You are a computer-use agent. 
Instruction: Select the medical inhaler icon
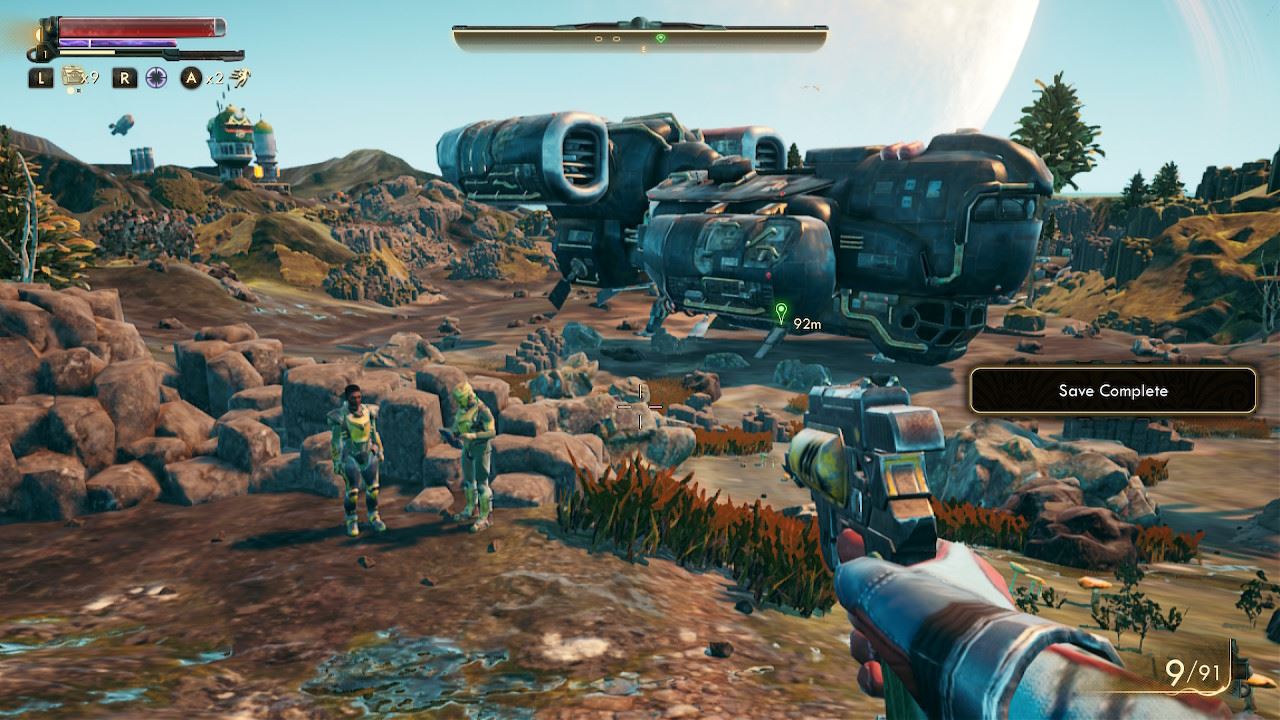click(x=73, y=76)
